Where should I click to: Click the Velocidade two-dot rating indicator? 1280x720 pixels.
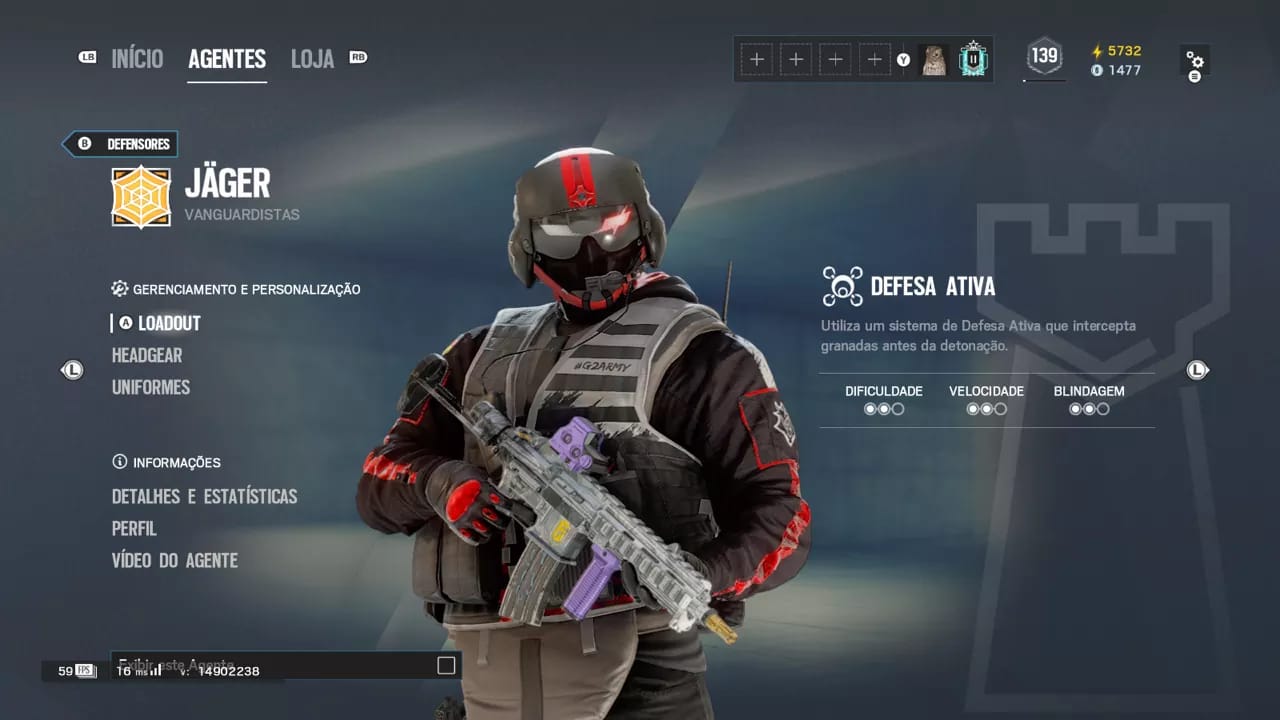987,408
